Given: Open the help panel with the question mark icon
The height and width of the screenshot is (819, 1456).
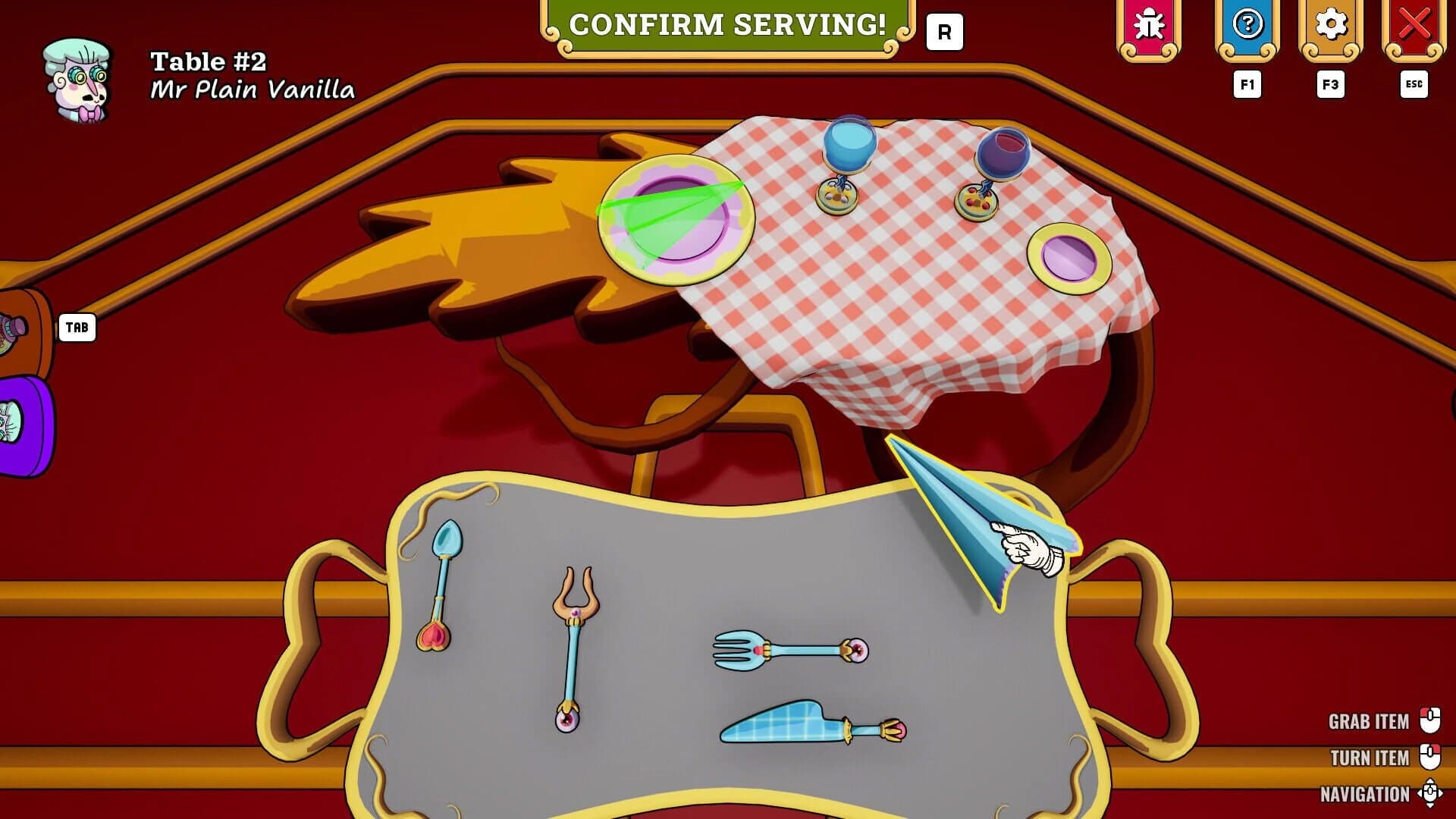Looking at the screenshot, I should point(1246,24).
